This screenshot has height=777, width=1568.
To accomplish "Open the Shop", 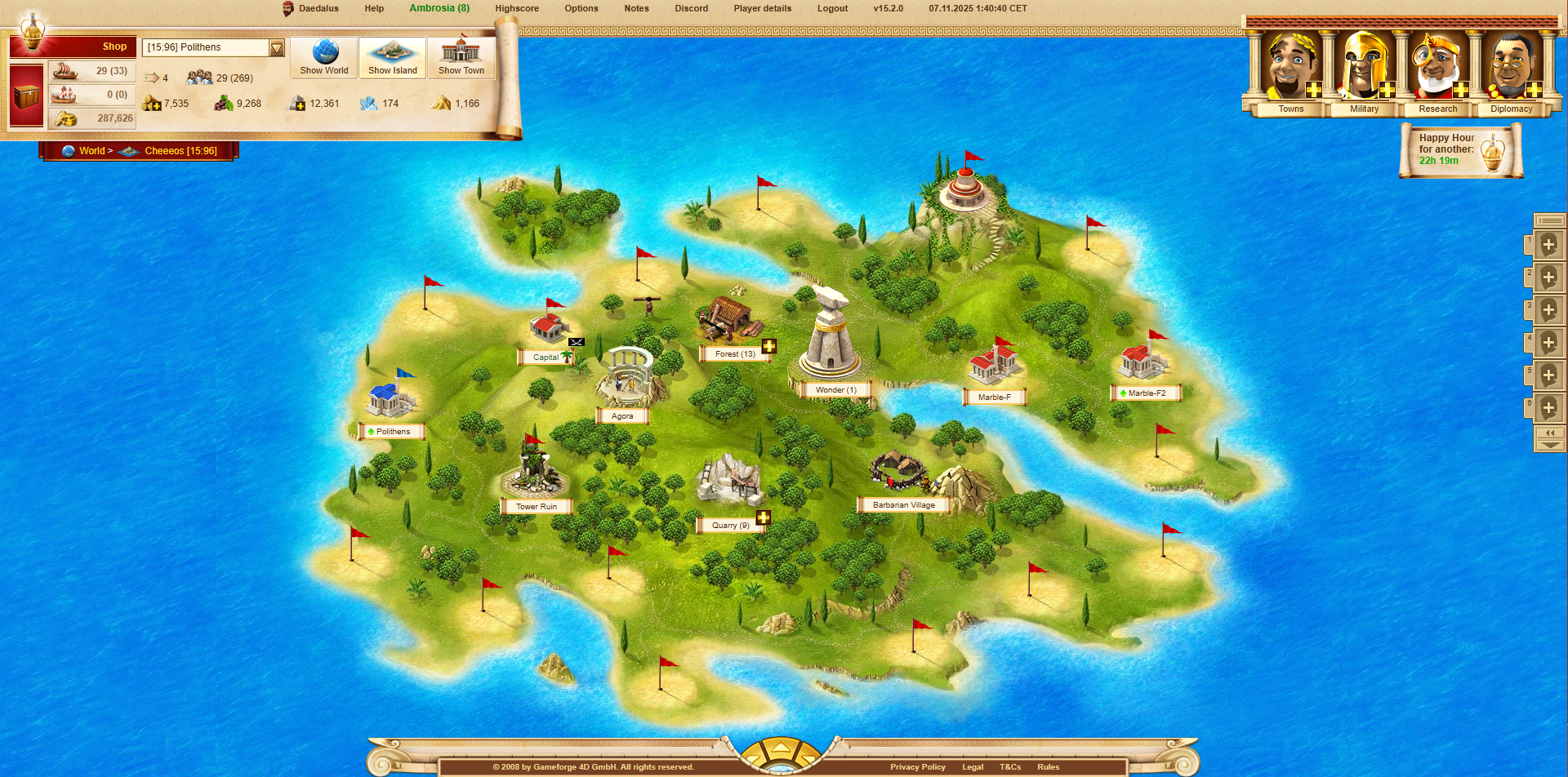I will 114,47.
